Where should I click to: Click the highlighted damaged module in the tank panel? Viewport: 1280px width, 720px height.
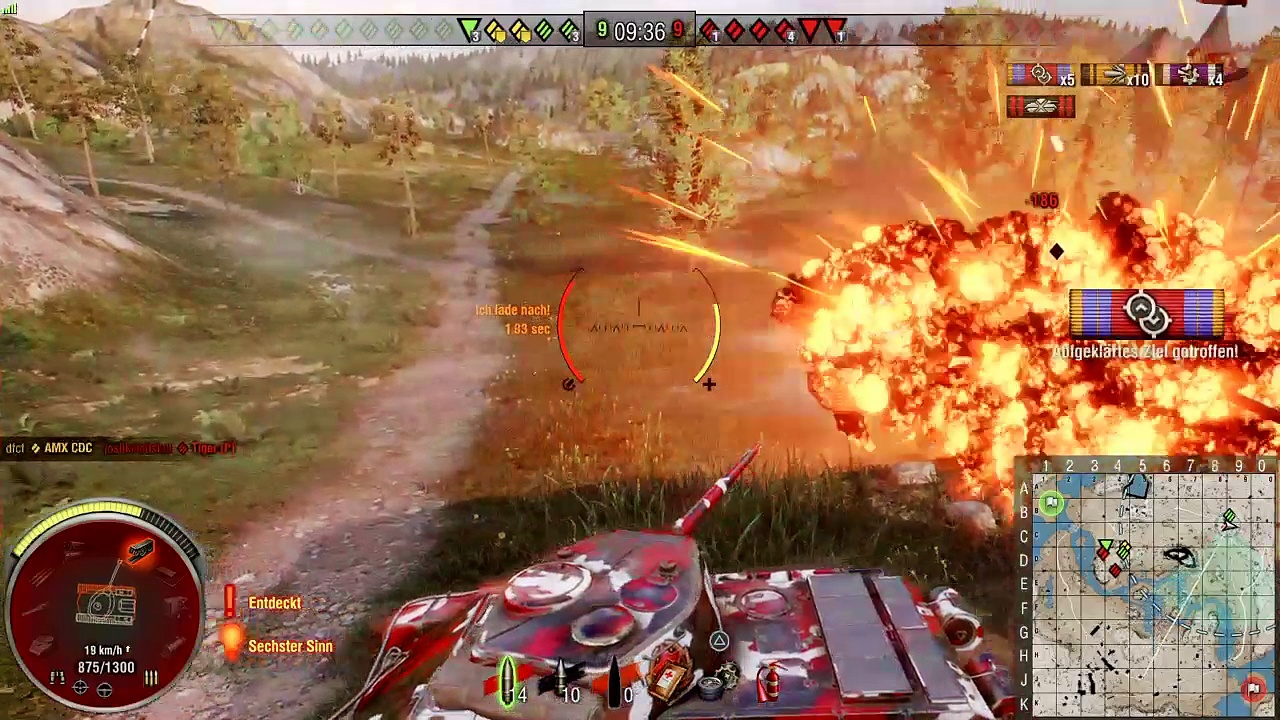(x=140, y=552)
